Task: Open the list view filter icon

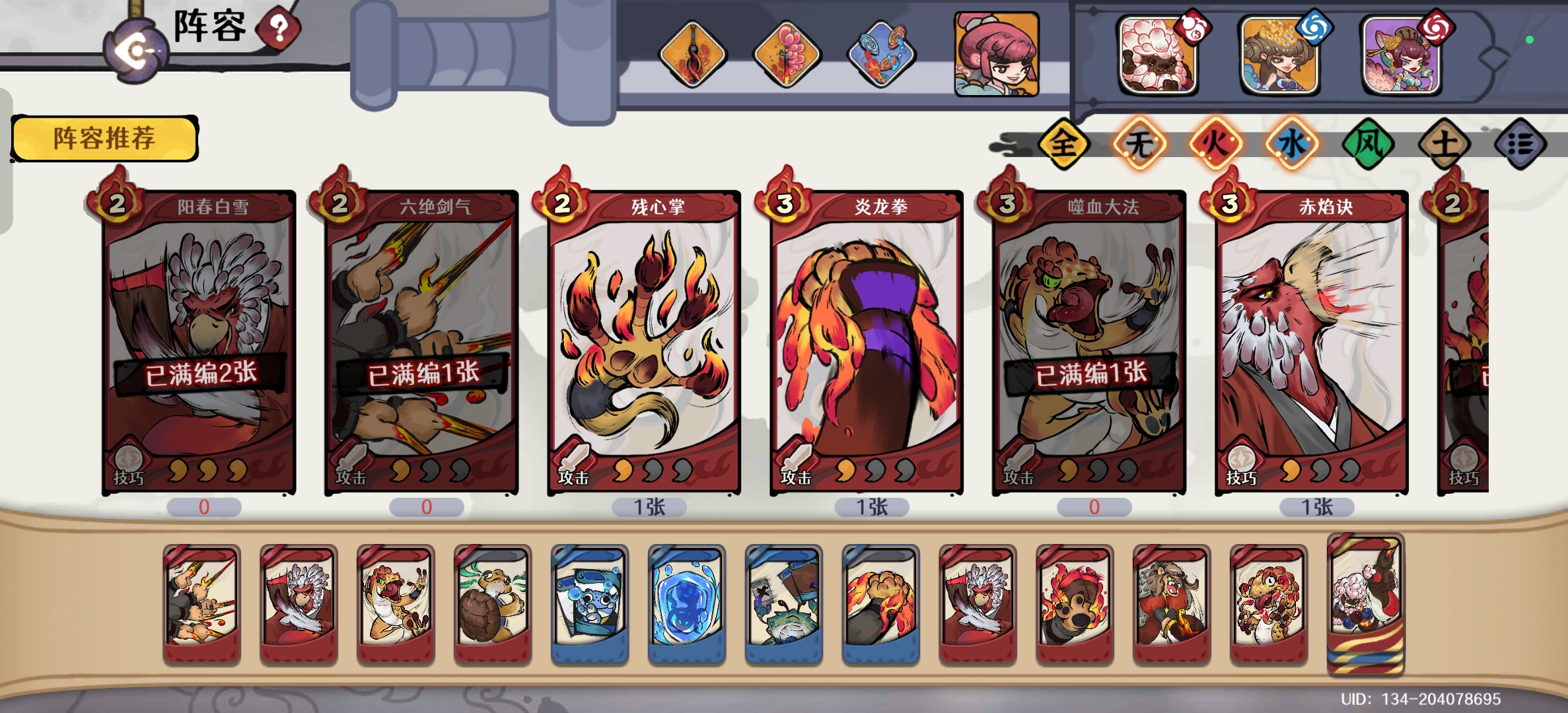Action: [x=1520, y=144]
